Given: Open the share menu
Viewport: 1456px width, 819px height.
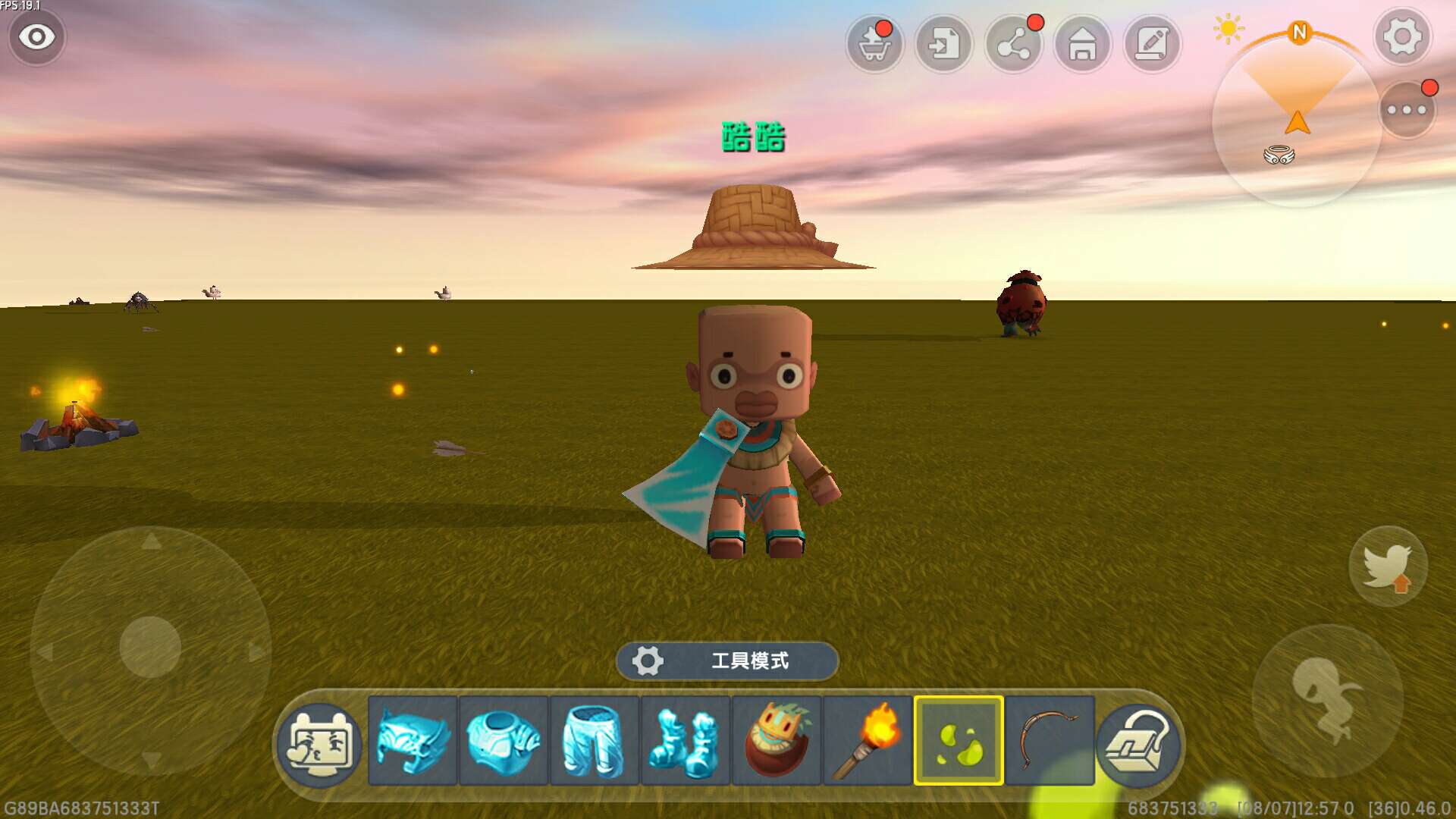Looking at the screenshot, I should click(1014, 45).
